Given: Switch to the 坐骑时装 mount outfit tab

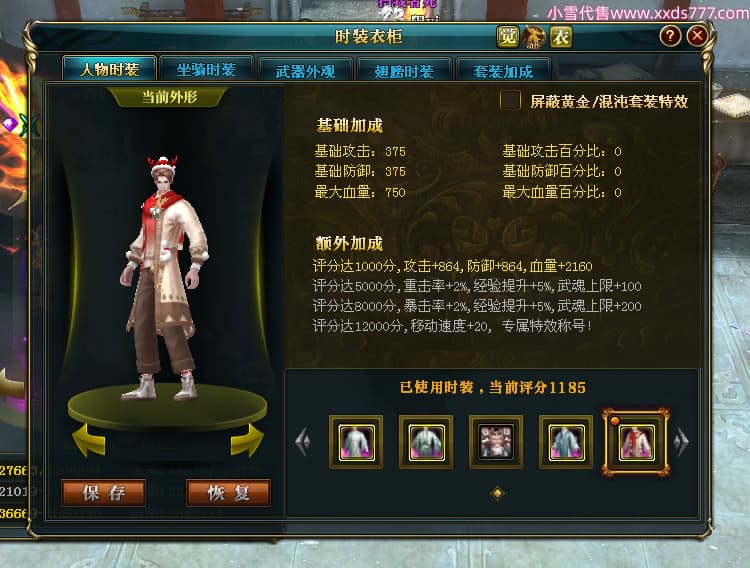Looking at the screenshot, I should click(x=206, y=70).
